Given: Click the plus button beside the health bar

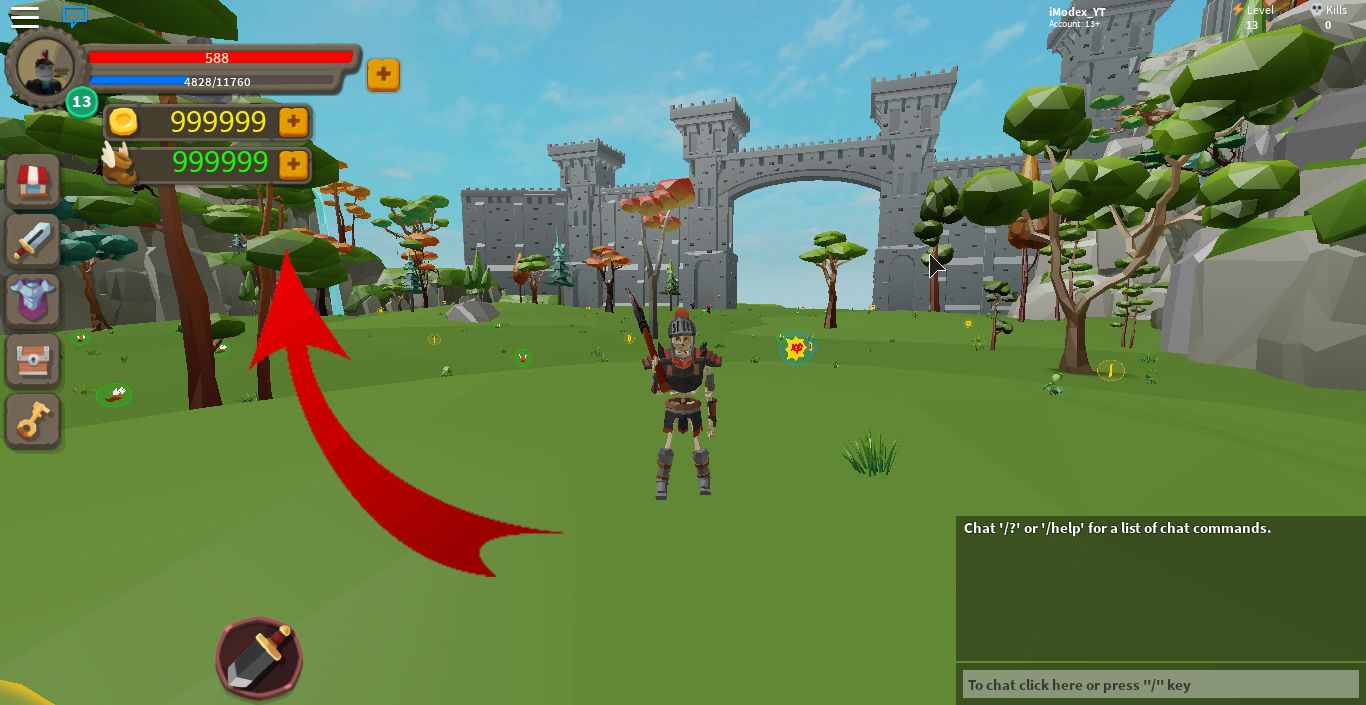Looking at the screenshot, I should 383,75.
